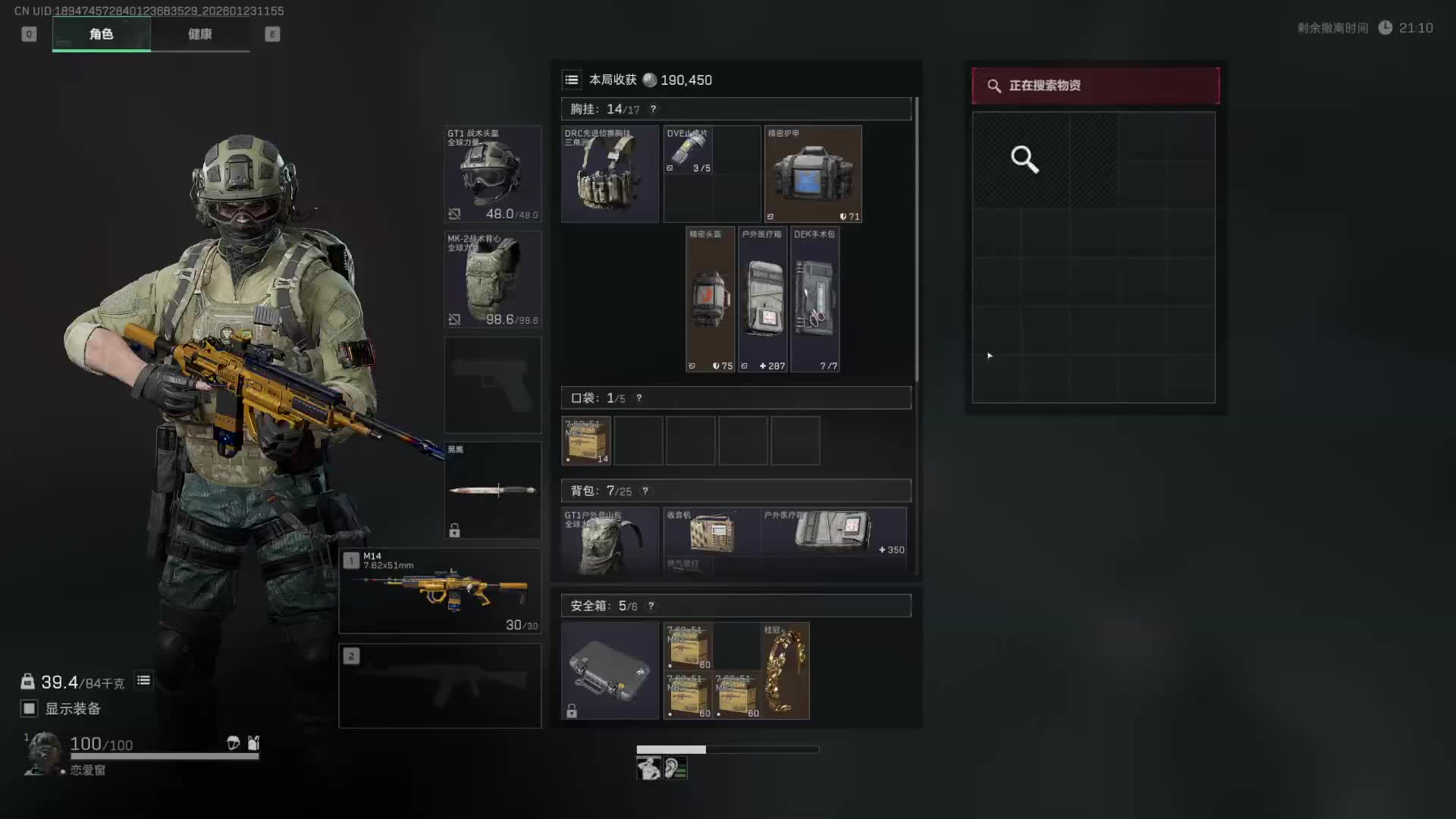Select the 角色 tab
Screen dimensions: 1456x819
click(101, 34)
